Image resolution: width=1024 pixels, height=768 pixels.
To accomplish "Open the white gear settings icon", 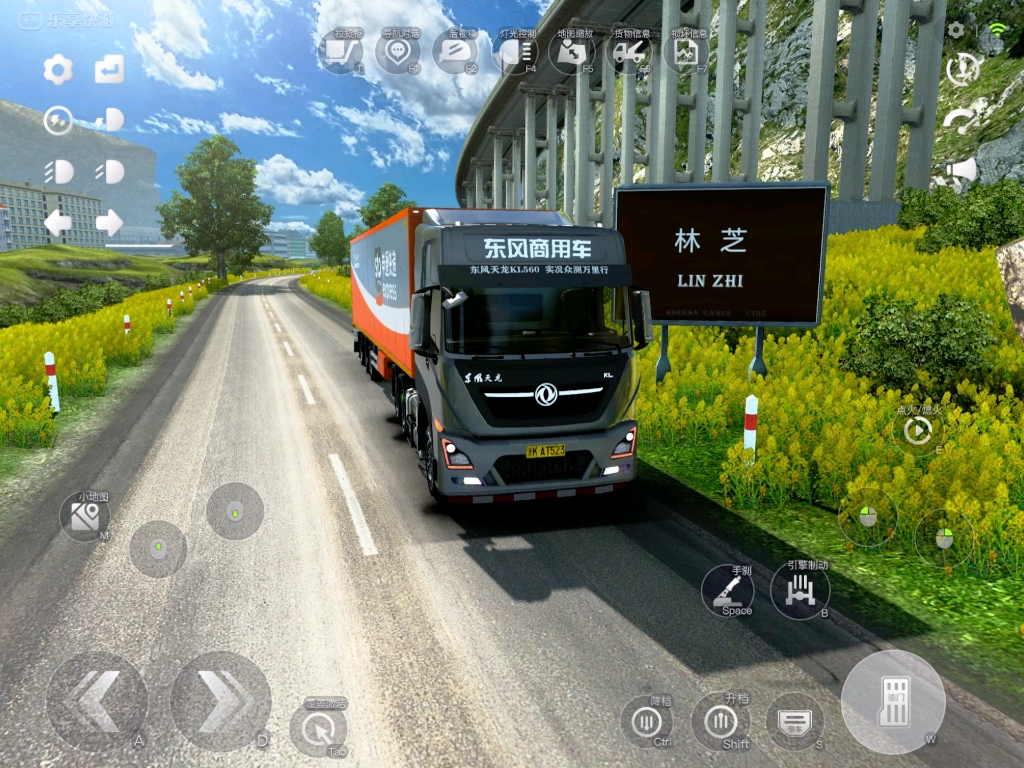I will point(58,70).
